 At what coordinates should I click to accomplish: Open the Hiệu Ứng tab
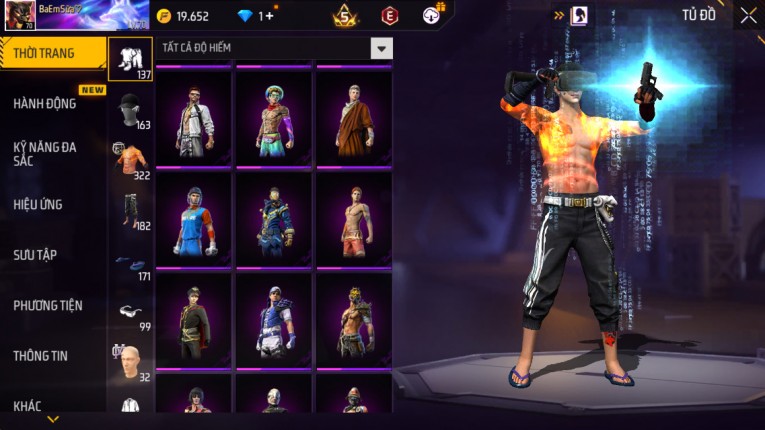coord(40,204)
